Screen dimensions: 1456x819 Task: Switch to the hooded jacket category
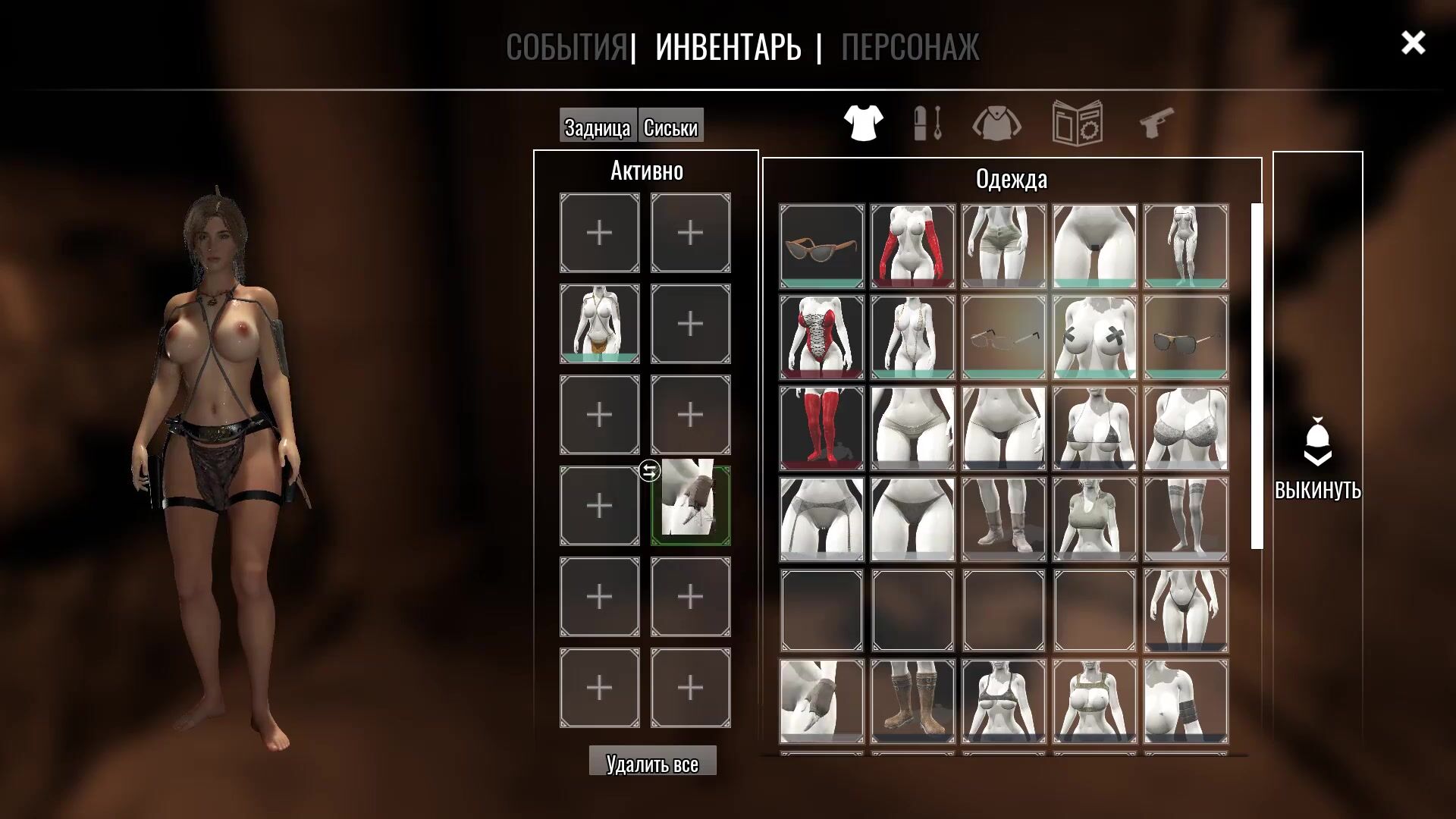[996, 123]
